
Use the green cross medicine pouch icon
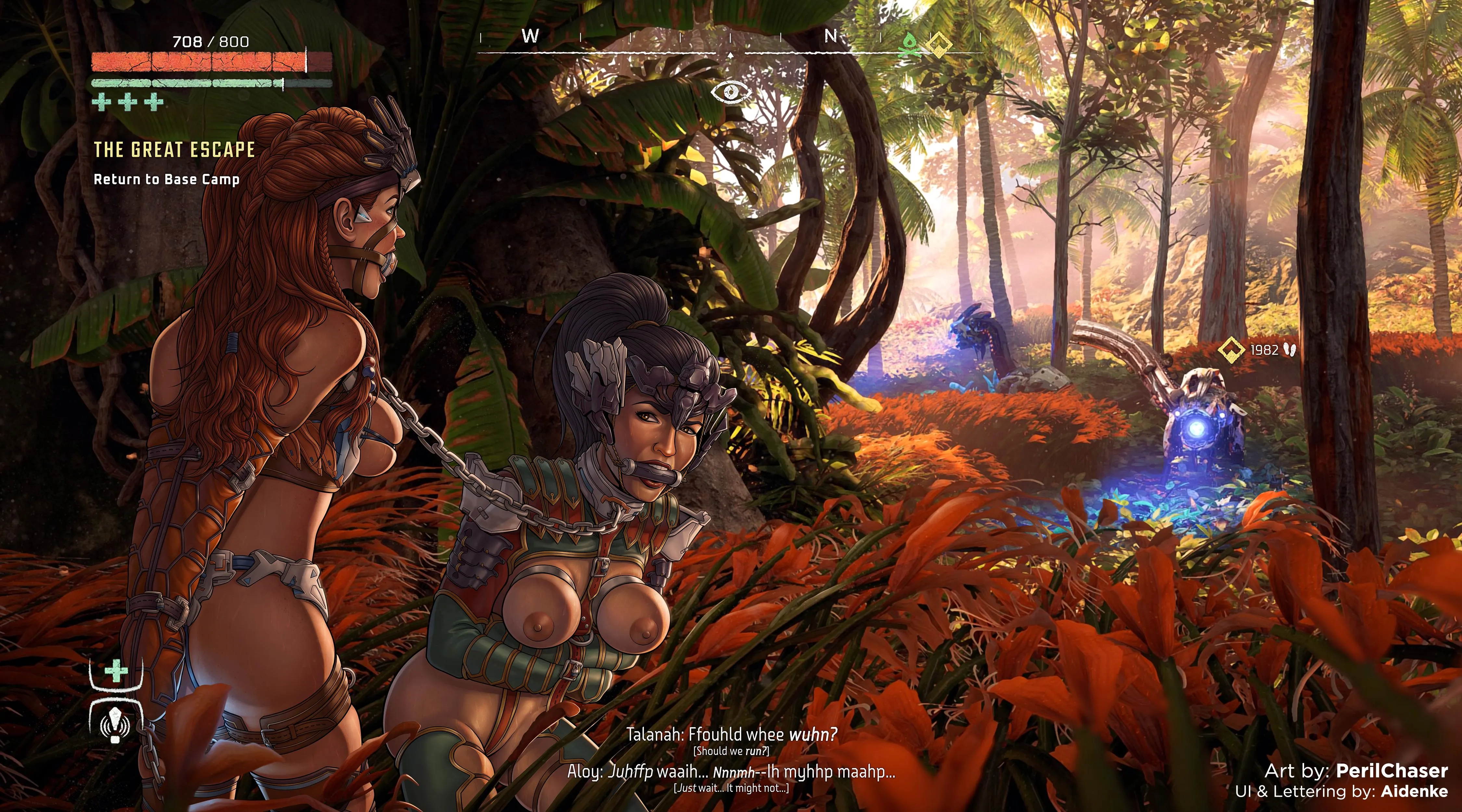pyautogui.click(x=116, y=672)
